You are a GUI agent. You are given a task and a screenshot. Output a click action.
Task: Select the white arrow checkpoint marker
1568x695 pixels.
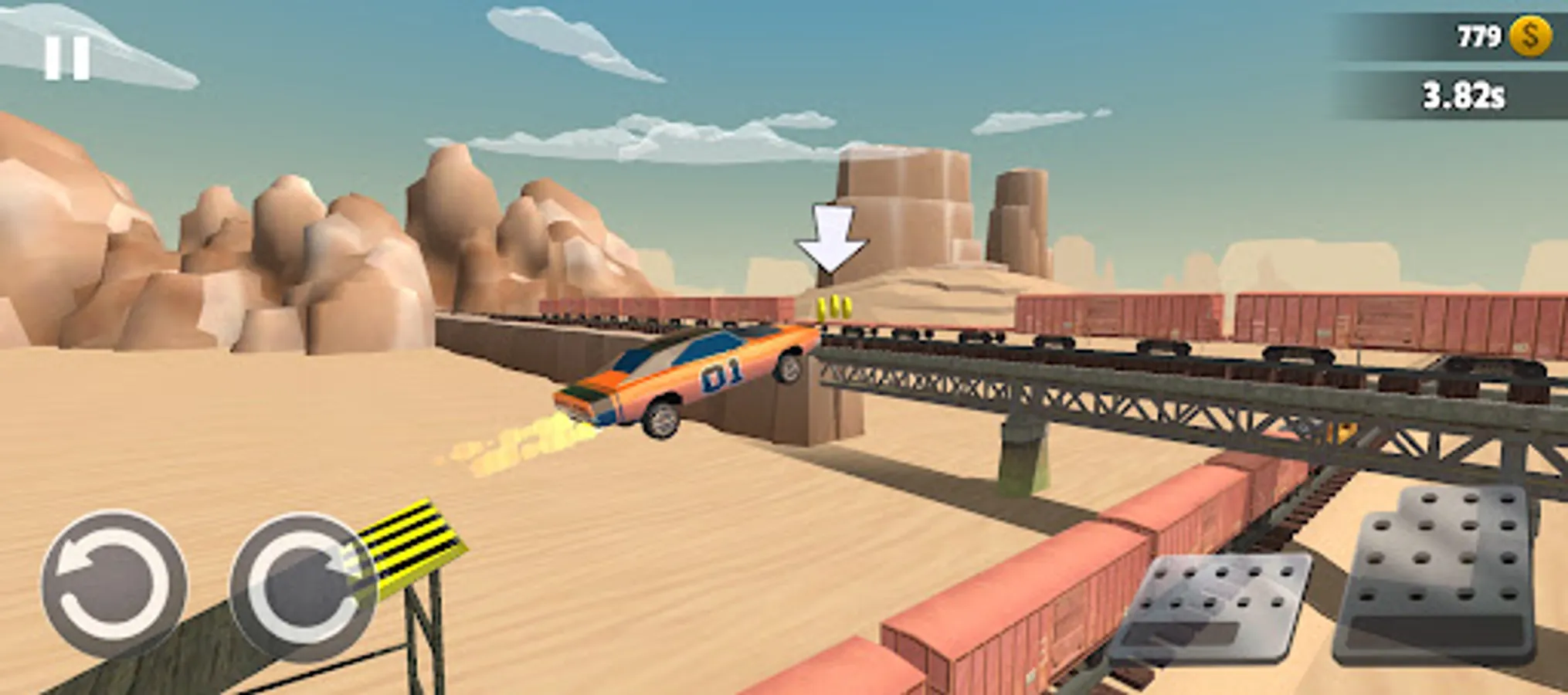coord(830,236)
